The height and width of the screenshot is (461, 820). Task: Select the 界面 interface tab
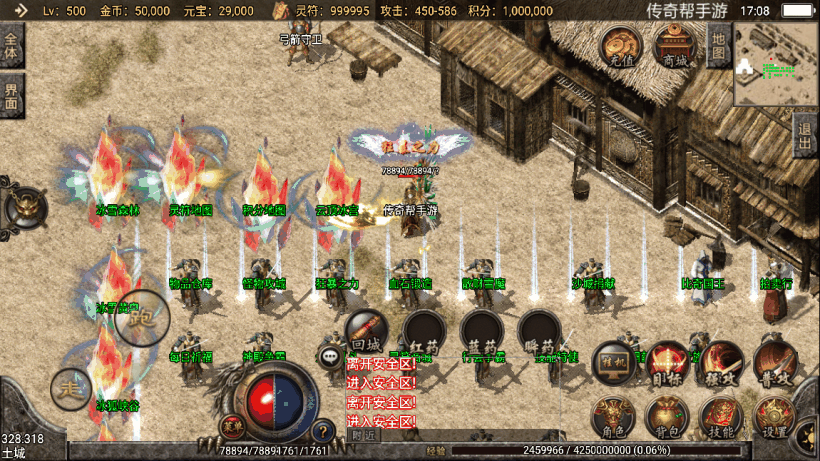(x=11, y=97)
